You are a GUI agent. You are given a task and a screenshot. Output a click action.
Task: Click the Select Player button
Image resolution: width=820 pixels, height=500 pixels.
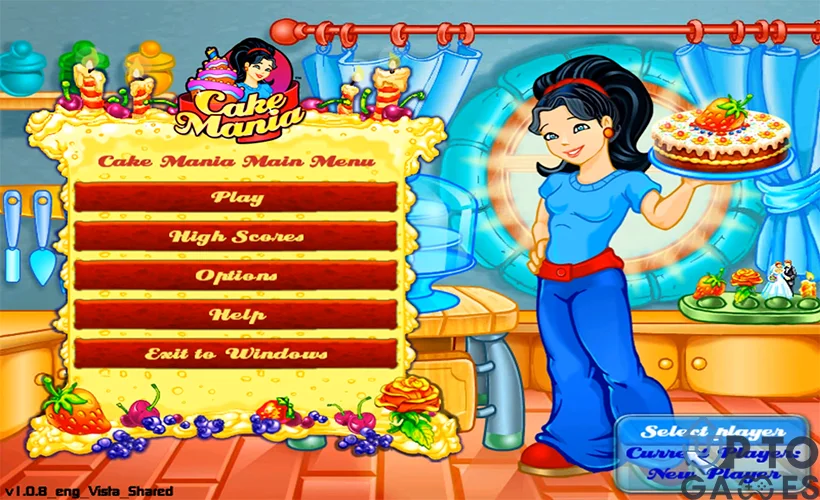(x=709, y=431)
